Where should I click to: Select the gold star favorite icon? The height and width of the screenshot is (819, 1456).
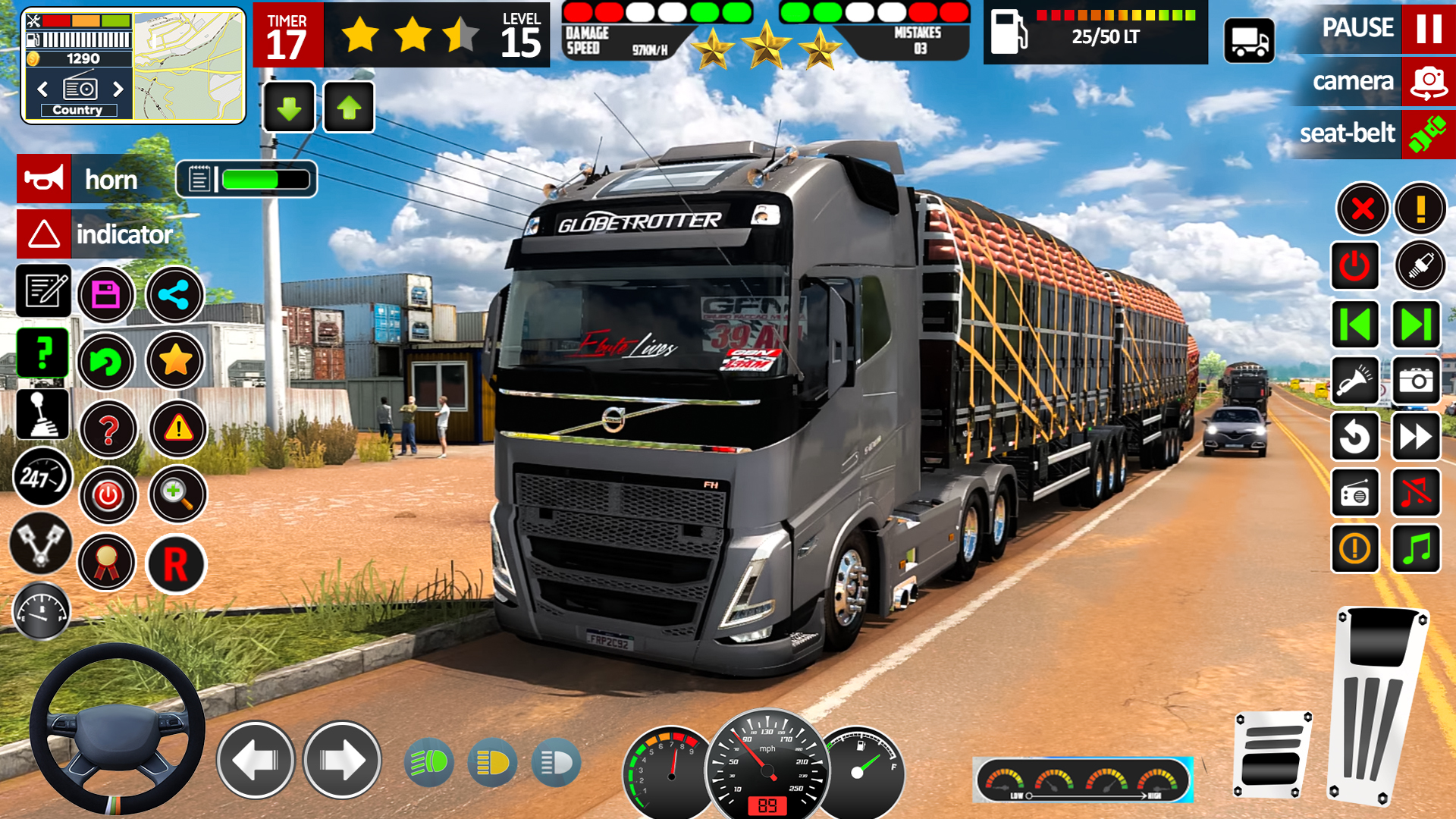pos(175,361)
